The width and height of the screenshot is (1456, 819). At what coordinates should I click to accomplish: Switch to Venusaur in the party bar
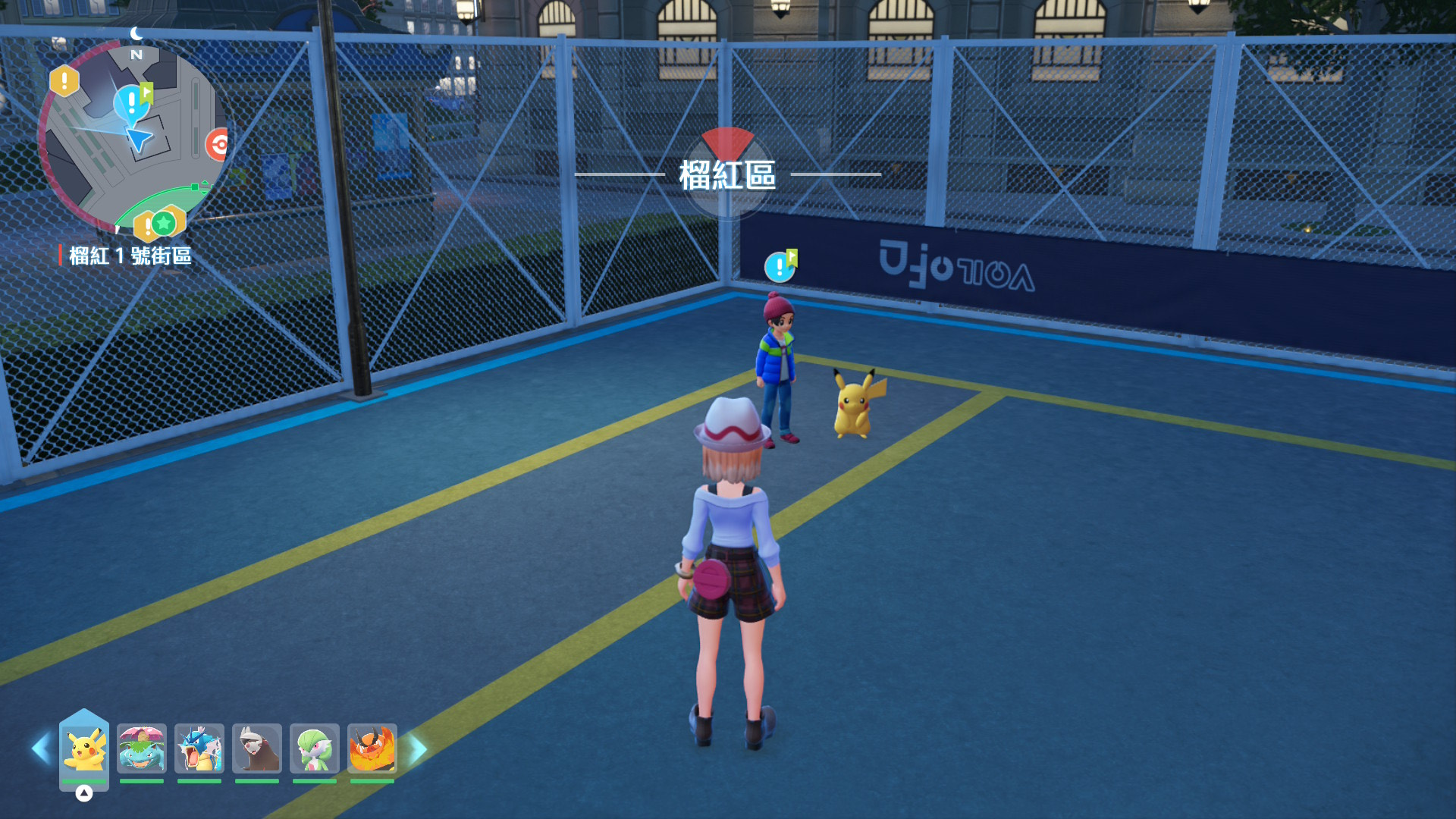point(142,749)
